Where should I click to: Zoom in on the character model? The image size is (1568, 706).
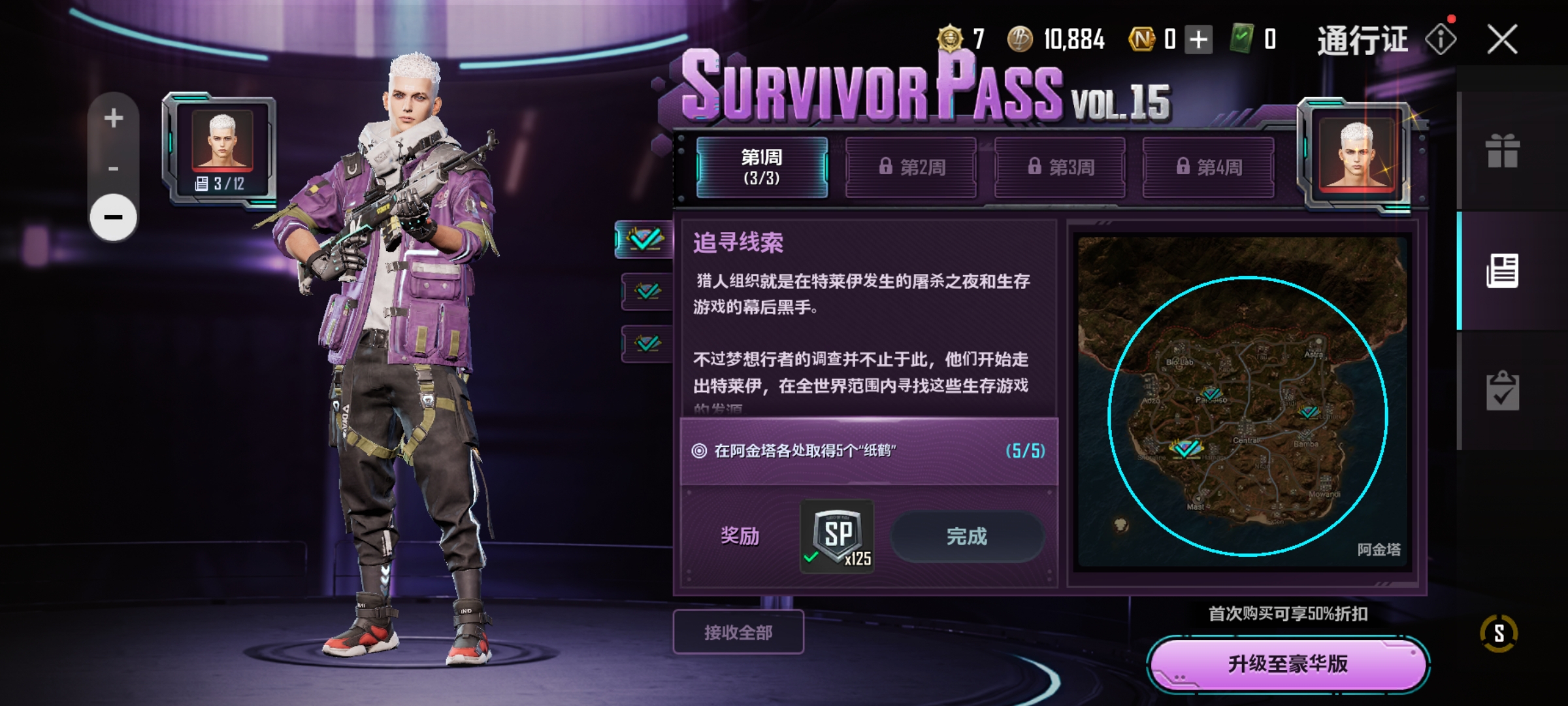point(114,118)
